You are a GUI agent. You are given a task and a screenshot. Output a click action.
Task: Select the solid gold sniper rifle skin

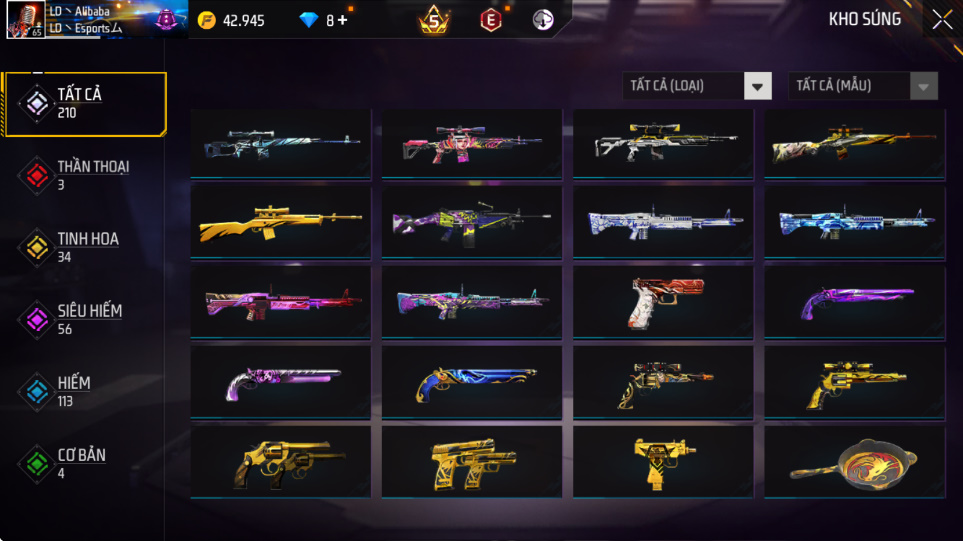(x=280, y=222)
